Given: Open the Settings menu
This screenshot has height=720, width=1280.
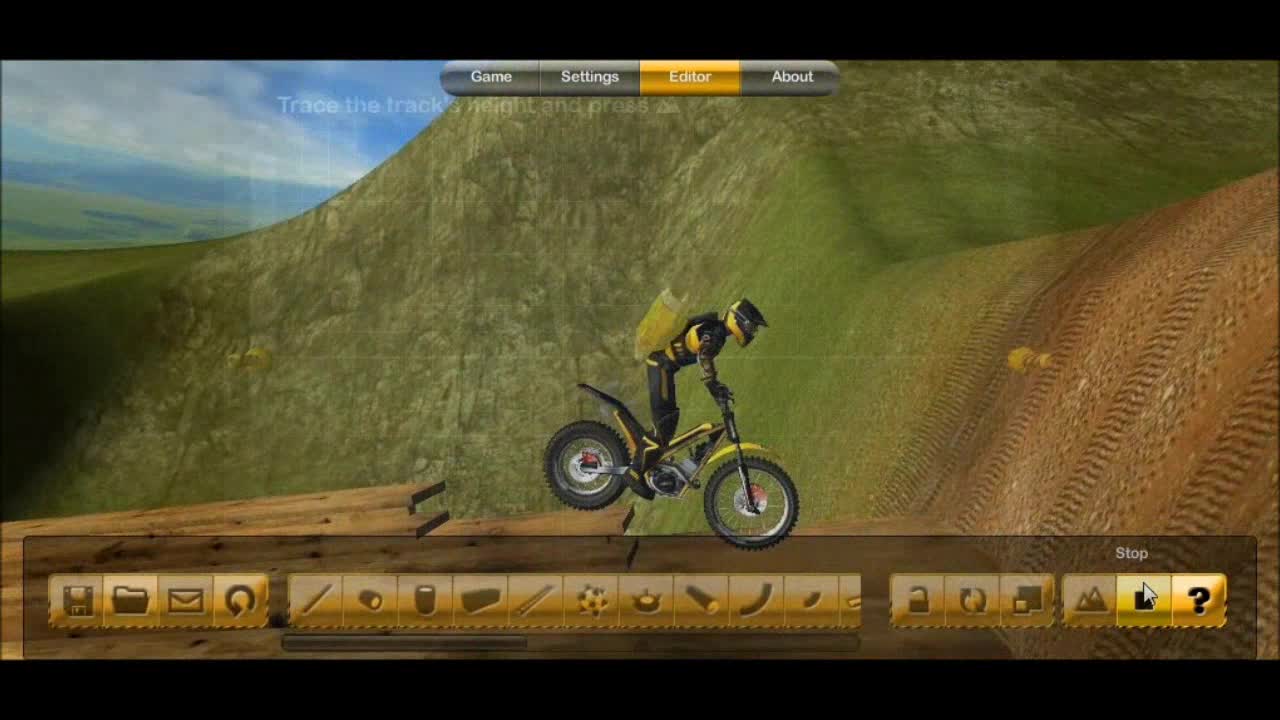Looking at the screenshot, I should point(590,76).
